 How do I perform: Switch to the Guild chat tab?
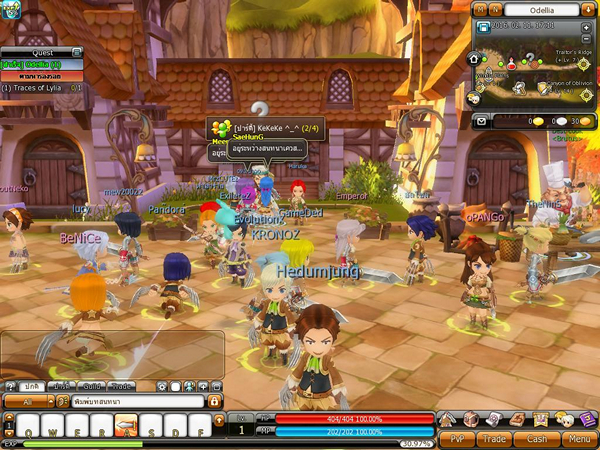click(92, 385)
